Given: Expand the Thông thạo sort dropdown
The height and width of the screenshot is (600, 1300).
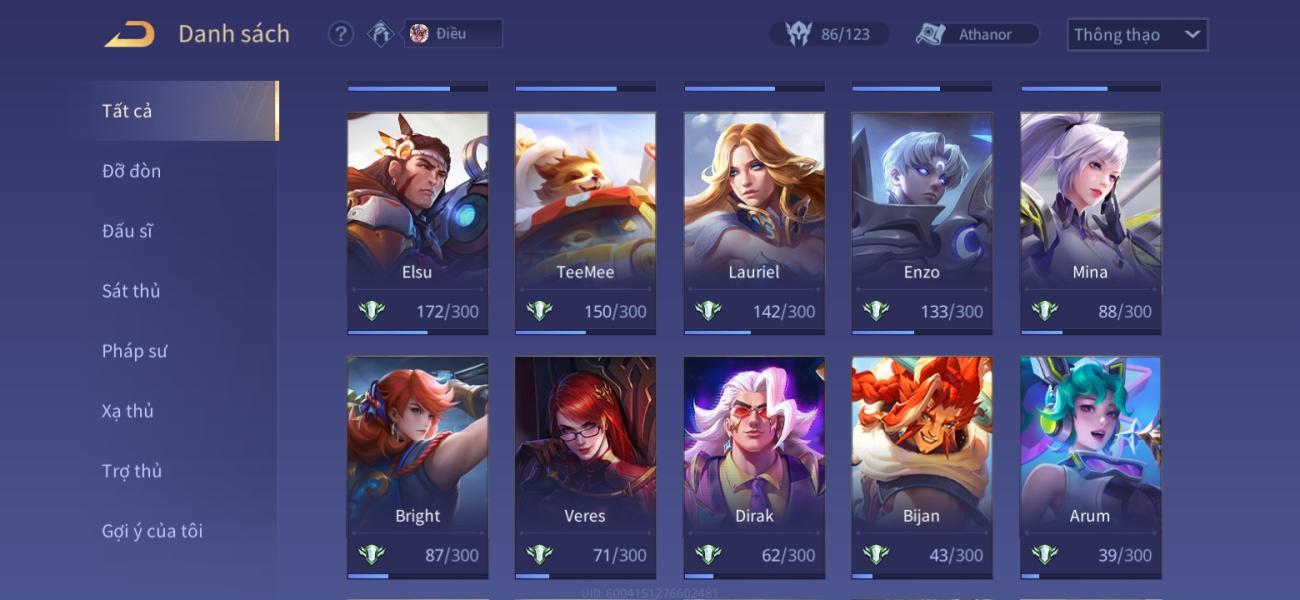Looking at the screenshot, I should click(1137, 35).
